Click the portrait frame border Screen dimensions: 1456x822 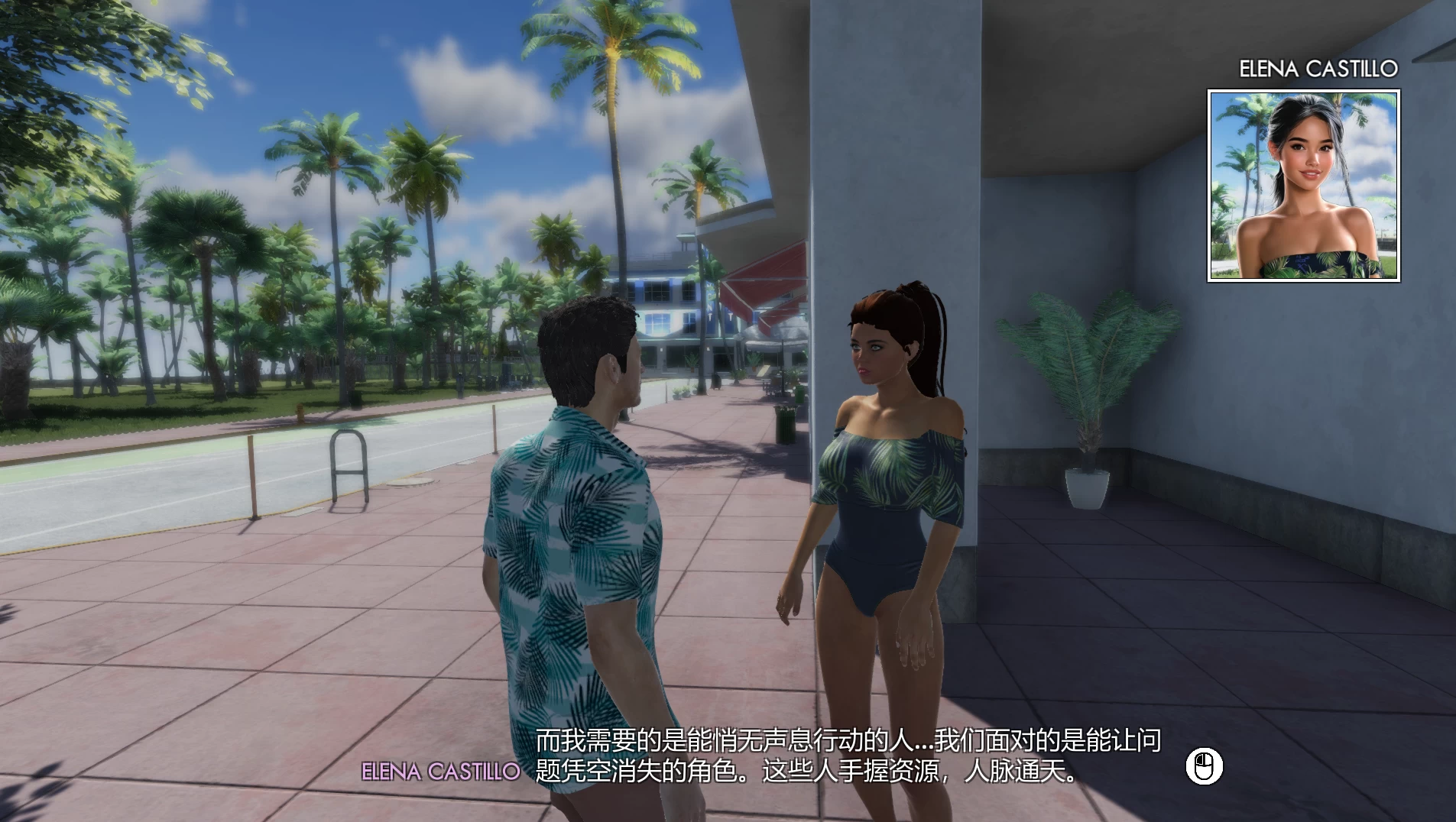[1213, 183]
